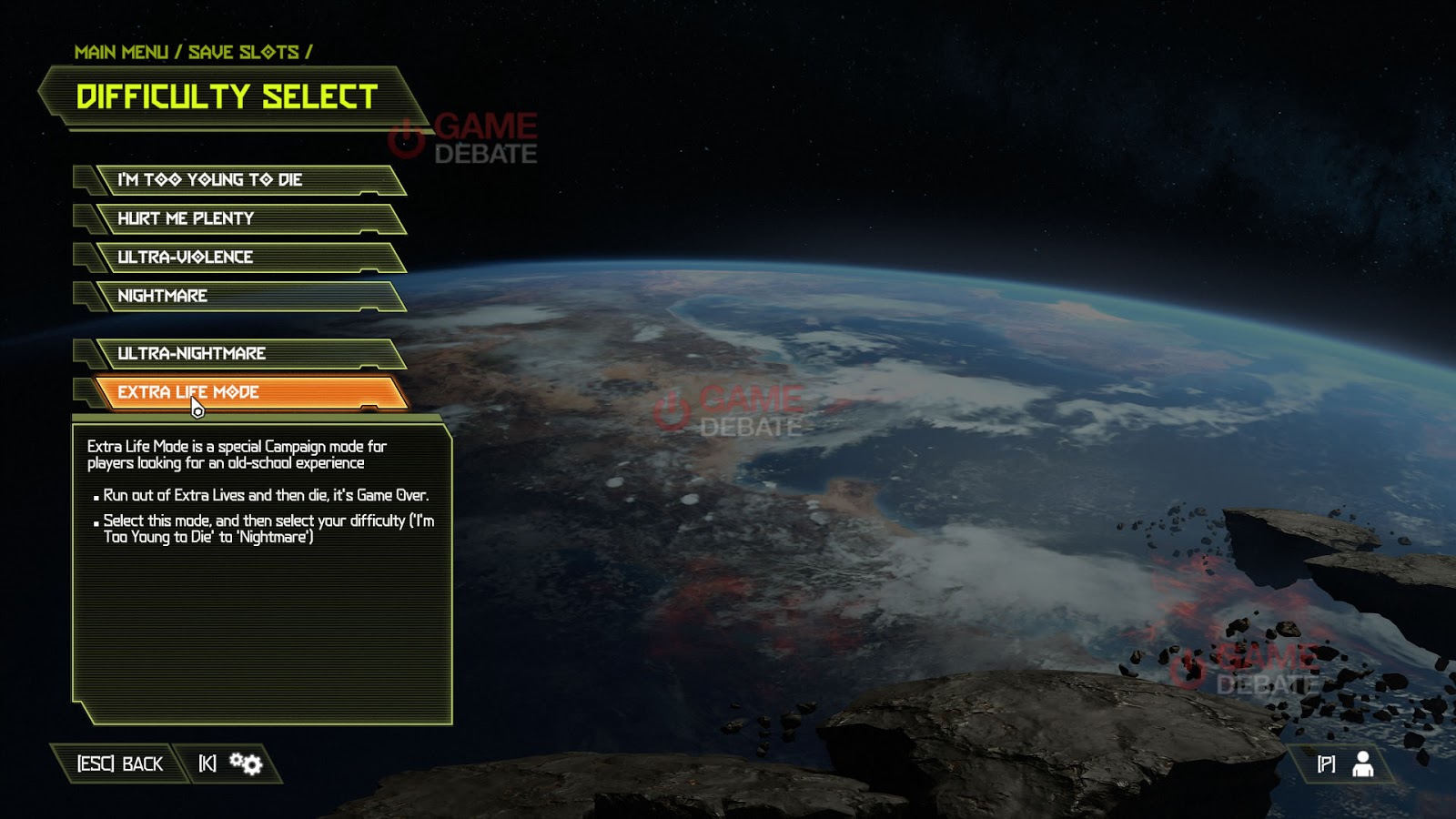
Task: Open 'Save Slots' from the breadcrumb trail
Action: pyautogui.click(x=242, y=52)
